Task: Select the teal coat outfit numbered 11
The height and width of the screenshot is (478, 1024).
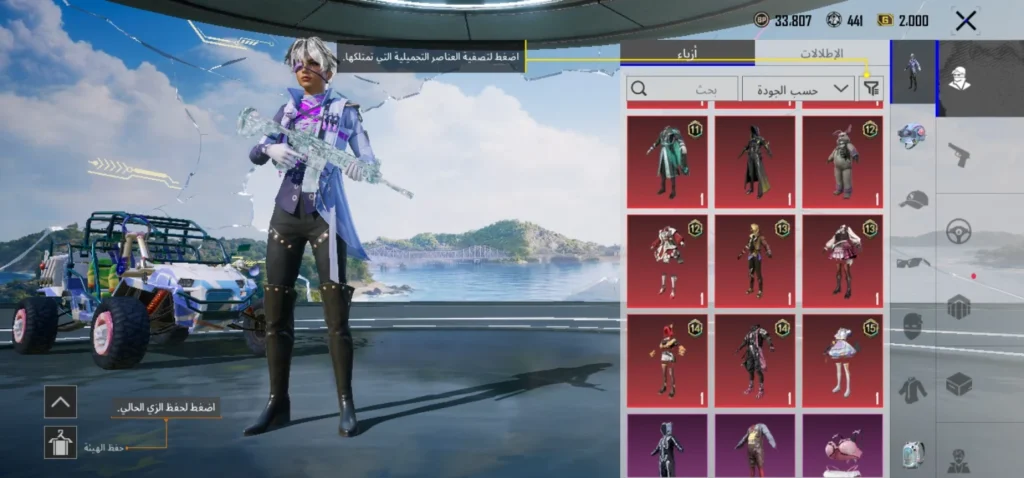Action: [x=667, y=161]
